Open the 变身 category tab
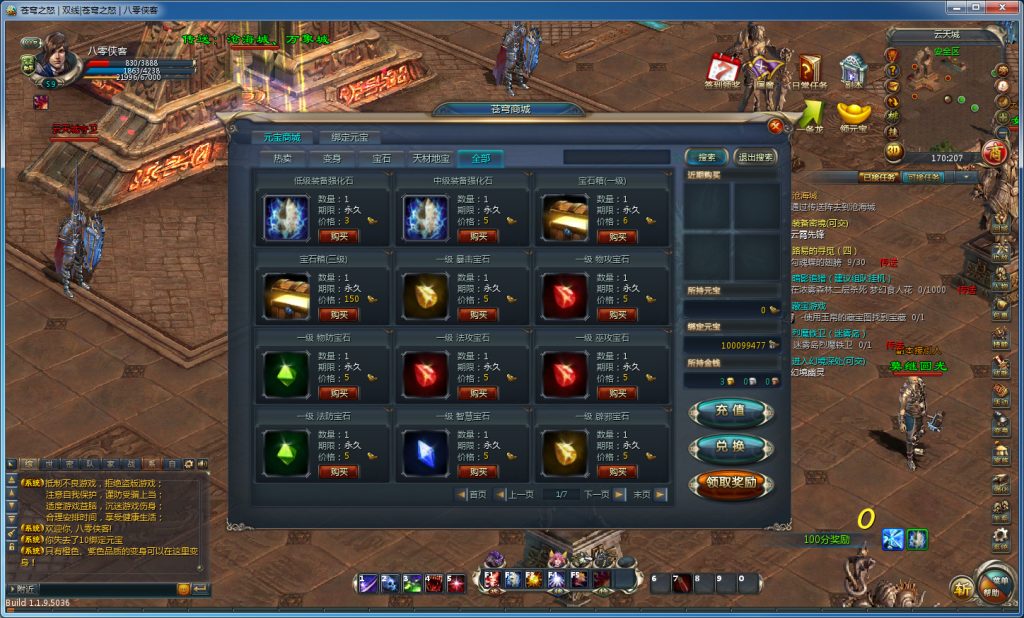The image size is (1024, 618). click(x=332, y=158)
